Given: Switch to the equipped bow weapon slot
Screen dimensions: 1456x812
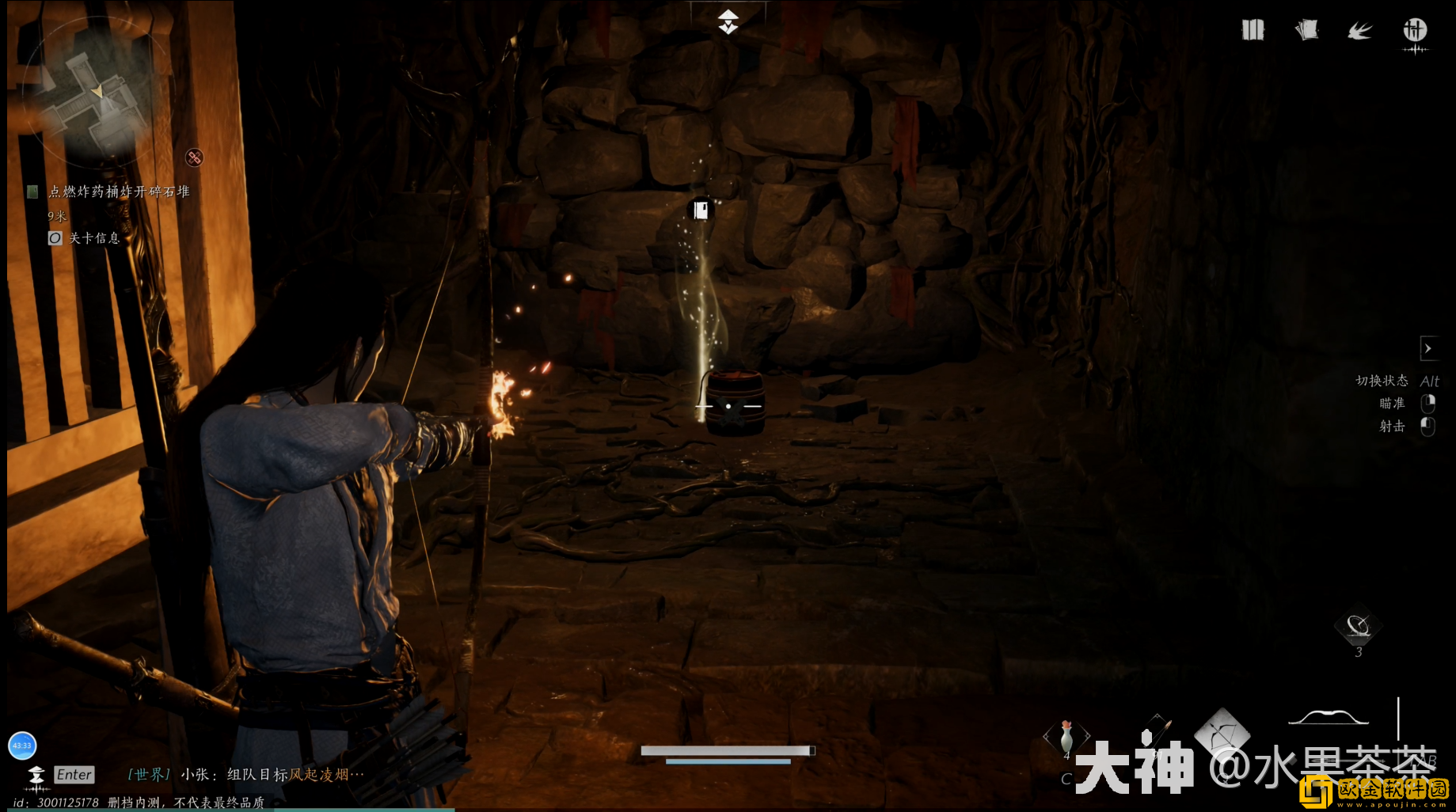Looking at the screenshot, I should (1329, 717).
